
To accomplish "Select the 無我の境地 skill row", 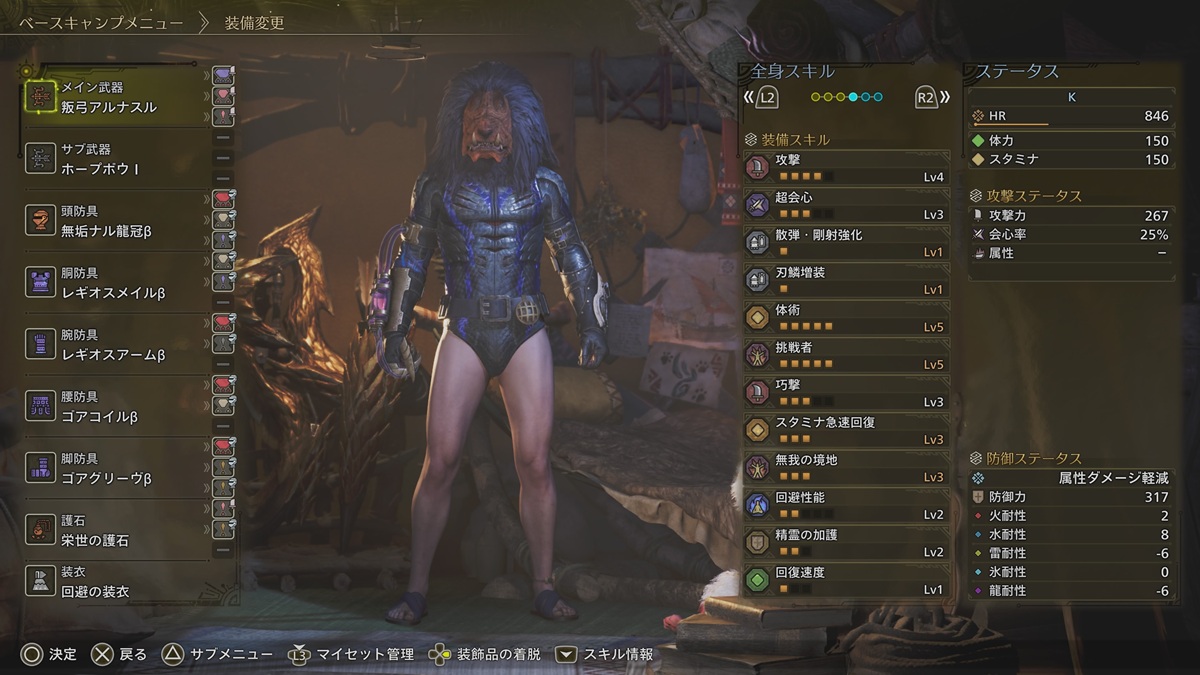I will tap(846, 468).
